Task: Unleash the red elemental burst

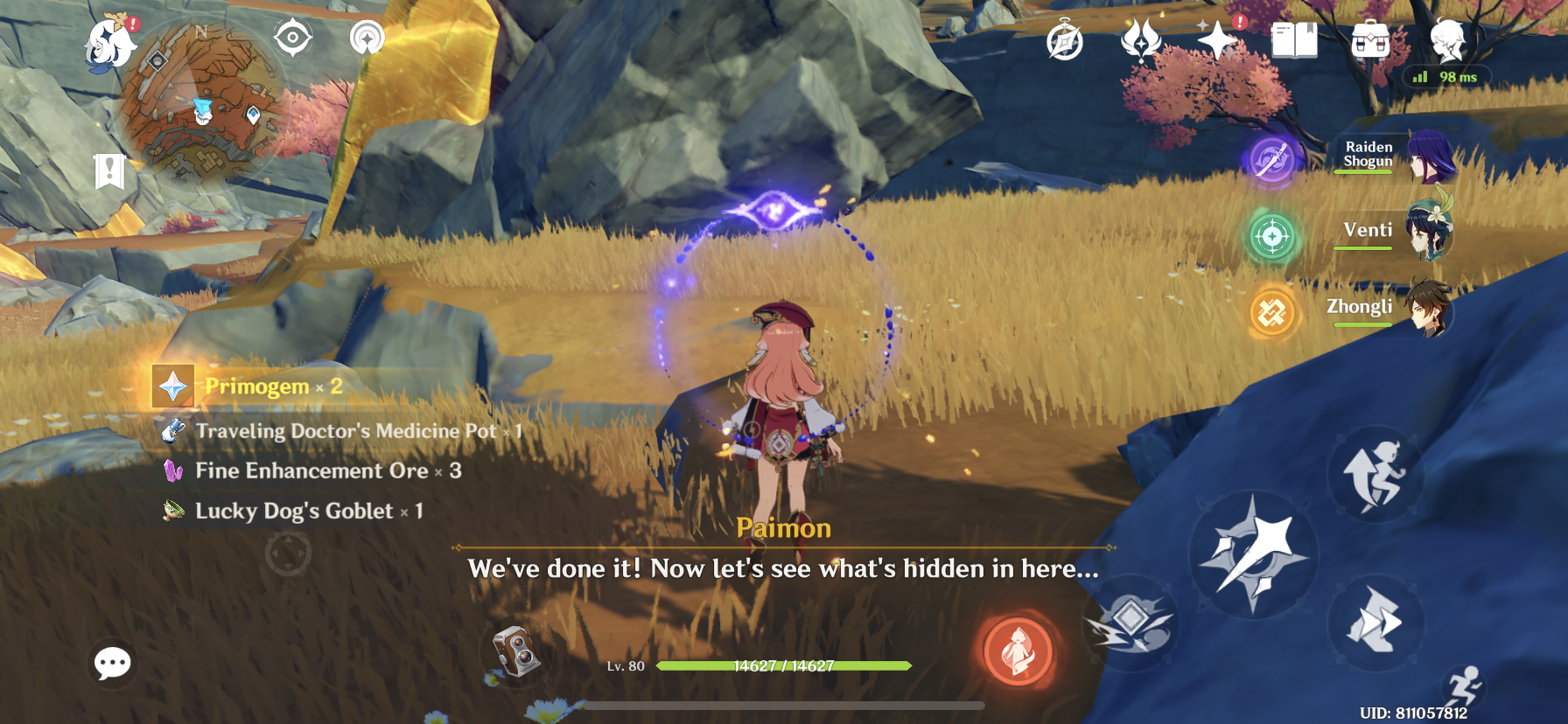Action: pyautogui.click(x=1018, y=651)
